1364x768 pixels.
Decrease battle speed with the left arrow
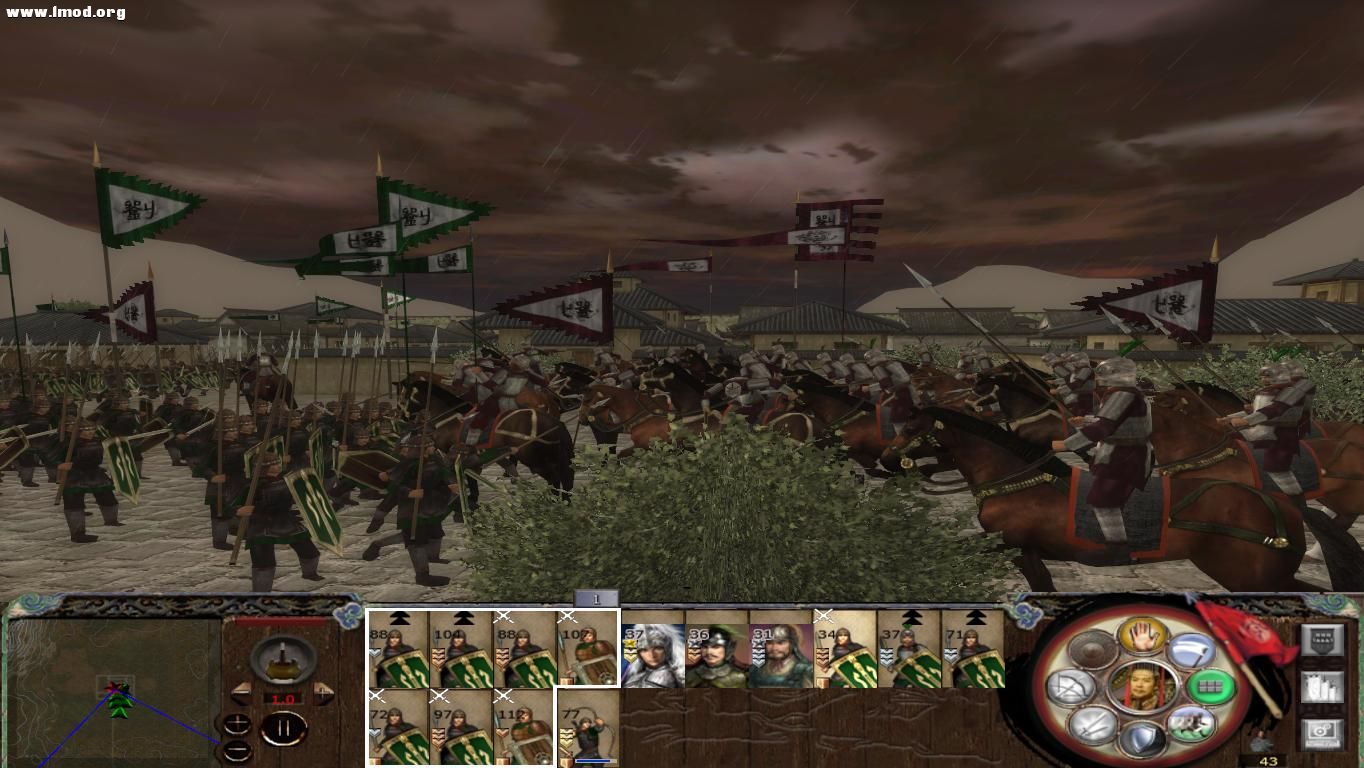click(x=241, y=691)
